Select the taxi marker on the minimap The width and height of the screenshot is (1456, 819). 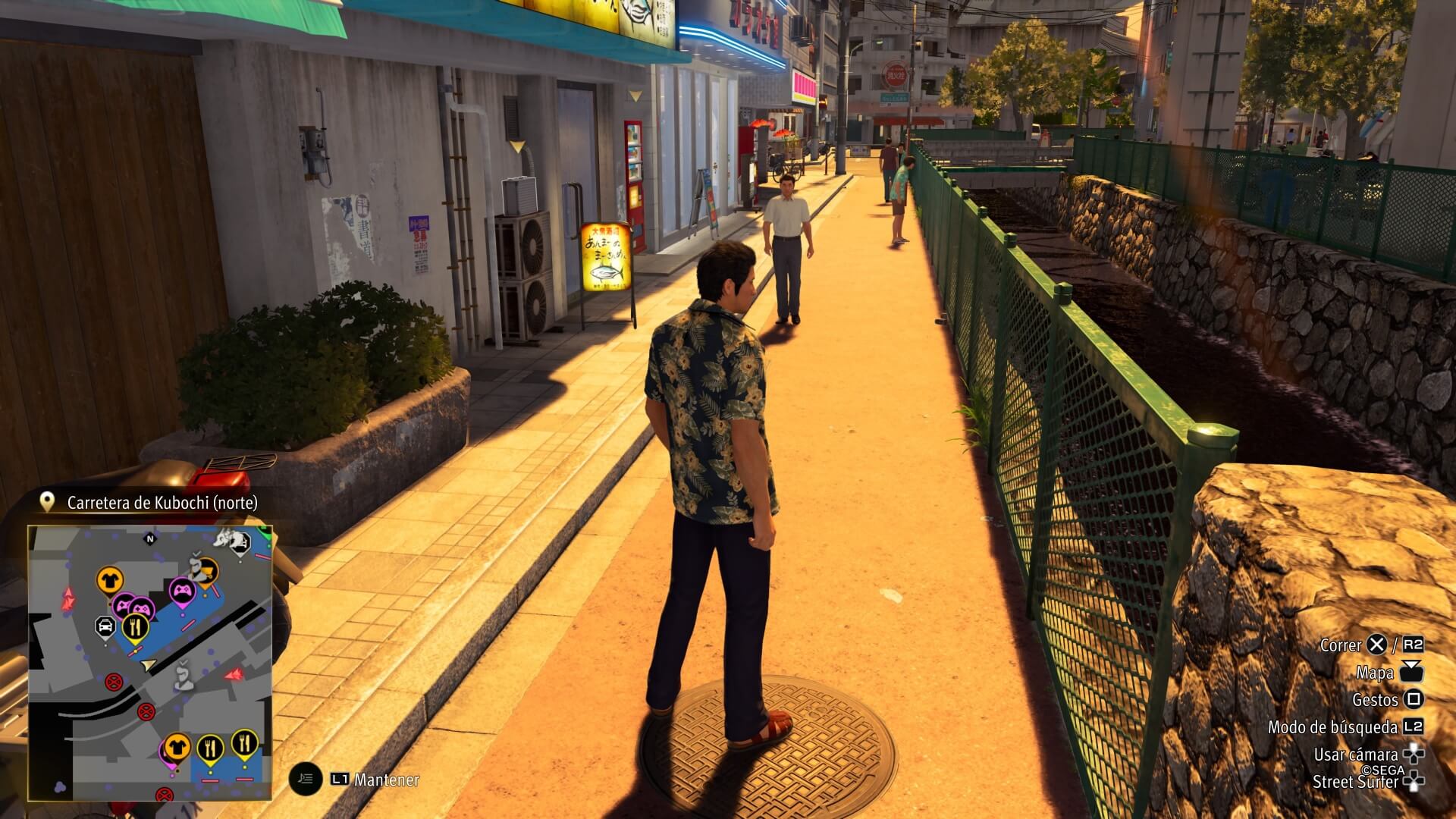point(105,627)
